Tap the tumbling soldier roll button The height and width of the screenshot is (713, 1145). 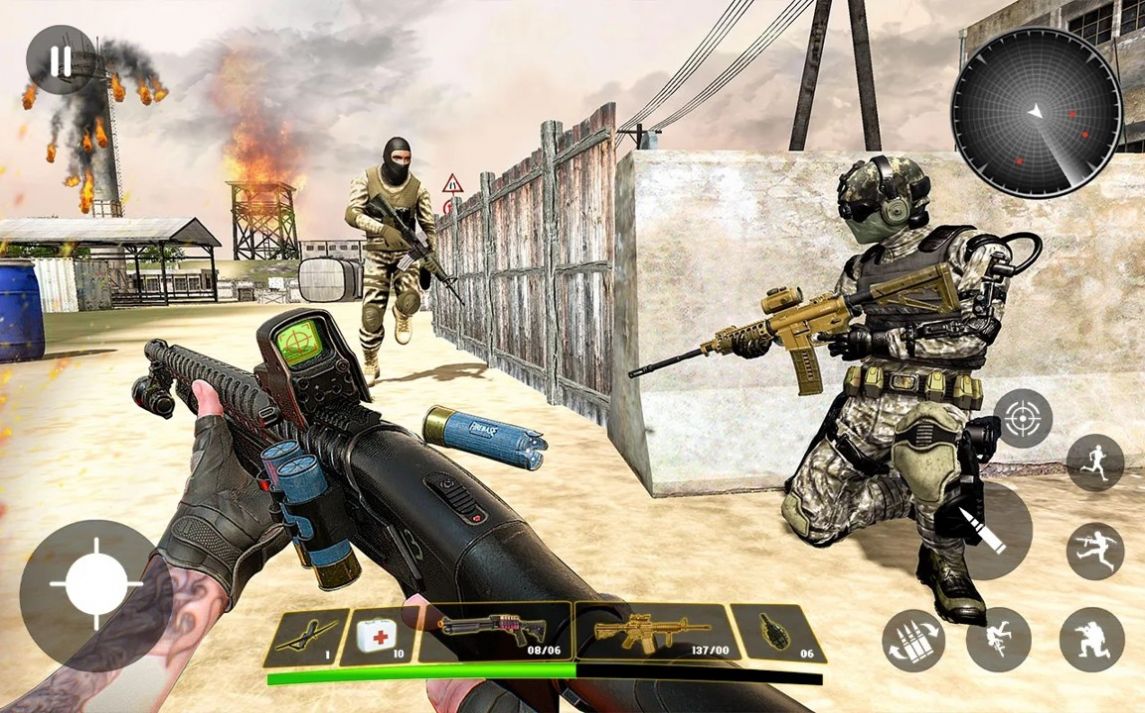[x=998, y=639]
